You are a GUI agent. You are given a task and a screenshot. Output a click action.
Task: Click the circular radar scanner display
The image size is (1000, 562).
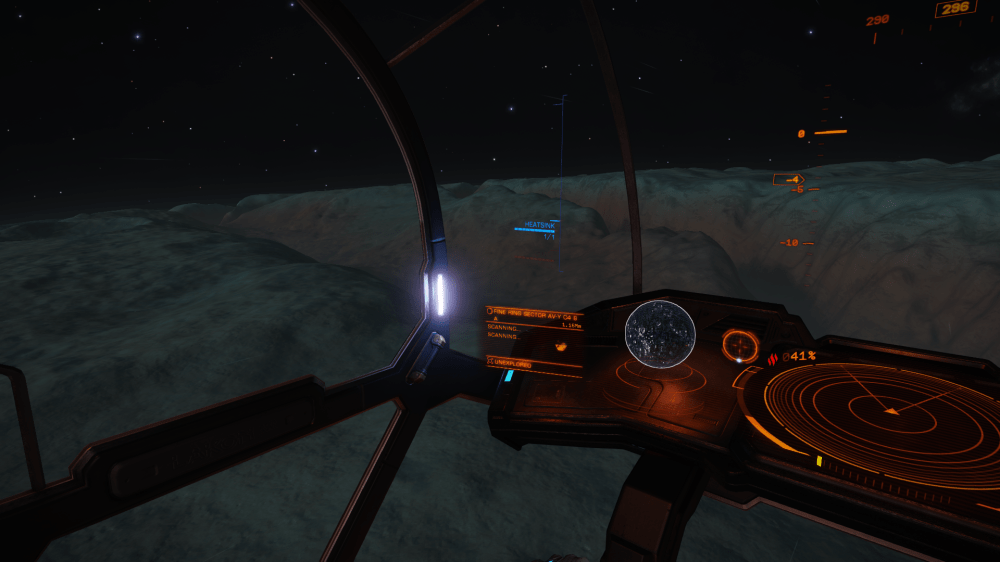point(882,410)
